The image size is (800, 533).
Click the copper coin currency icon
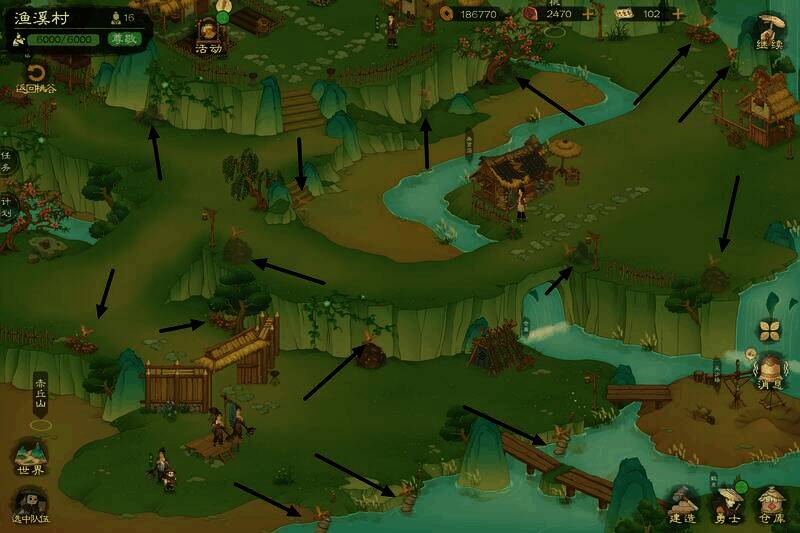445,14
